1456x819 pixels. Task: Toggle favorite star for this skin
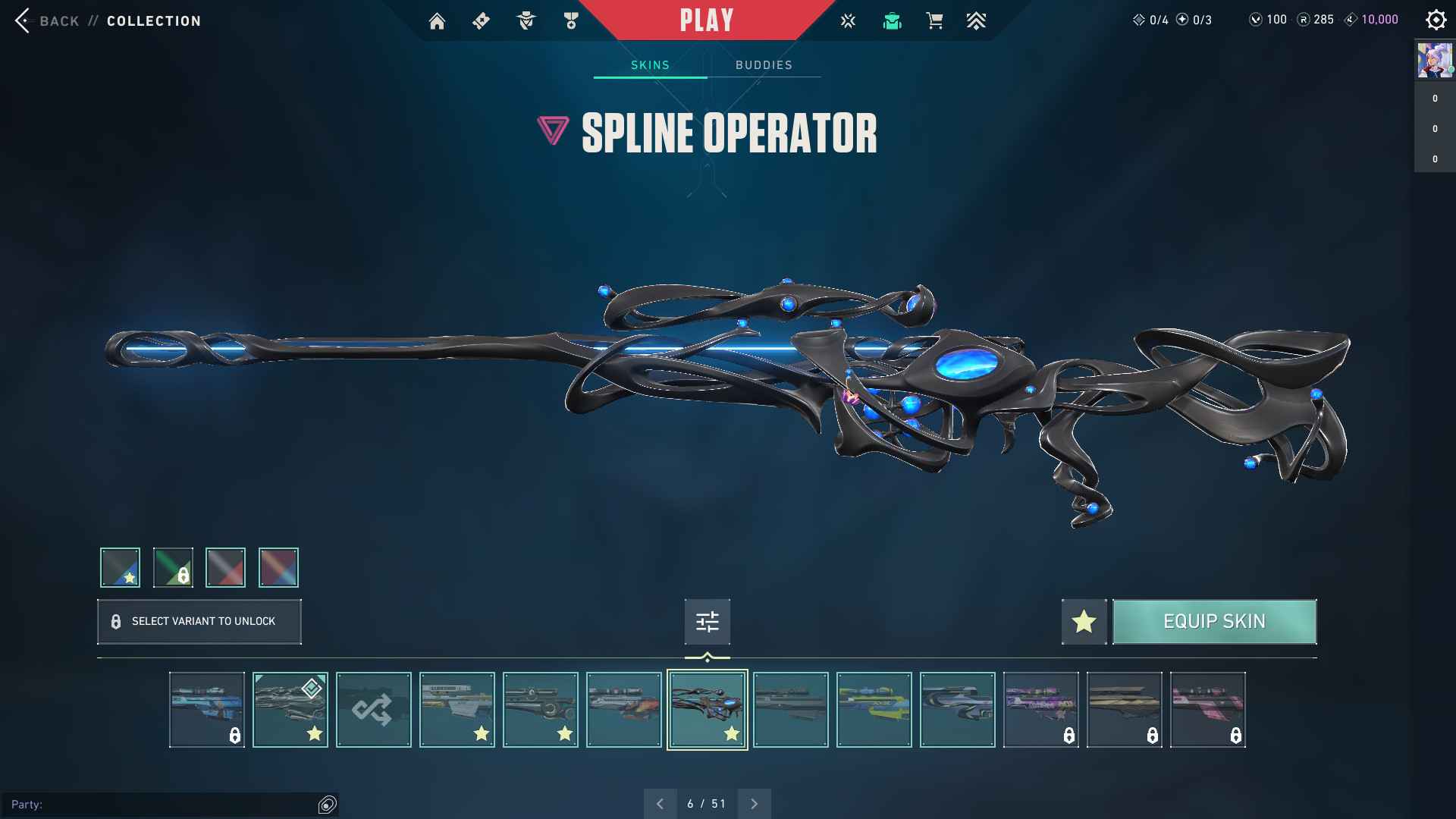click(1084, 622)
